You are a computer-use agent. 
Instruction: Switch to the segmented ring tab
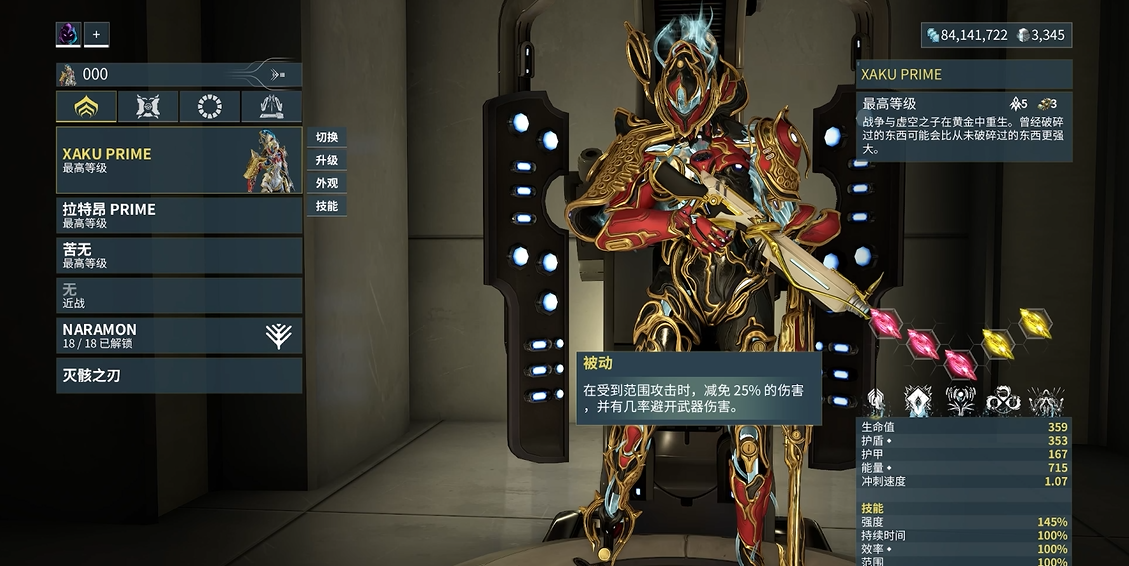coord(210,106)
